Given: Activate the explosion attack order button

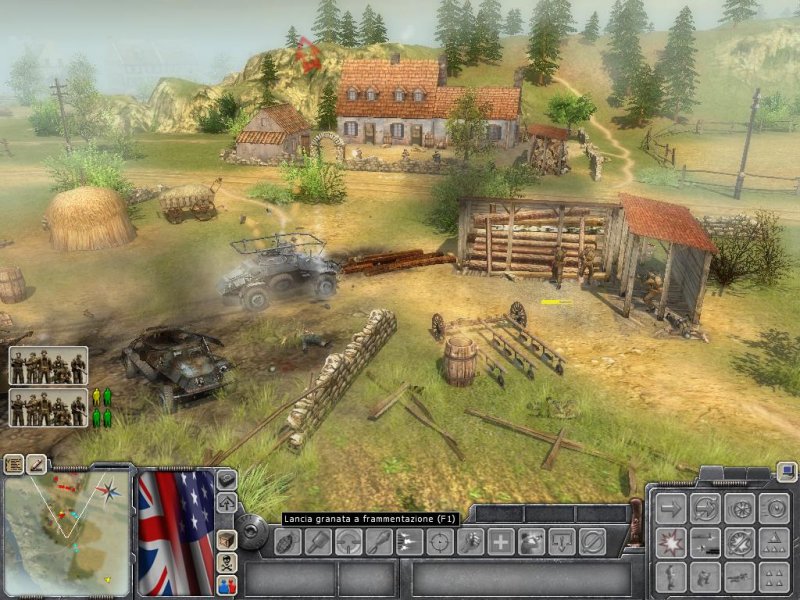Looking at the screenshot, I should pos(670,542).
